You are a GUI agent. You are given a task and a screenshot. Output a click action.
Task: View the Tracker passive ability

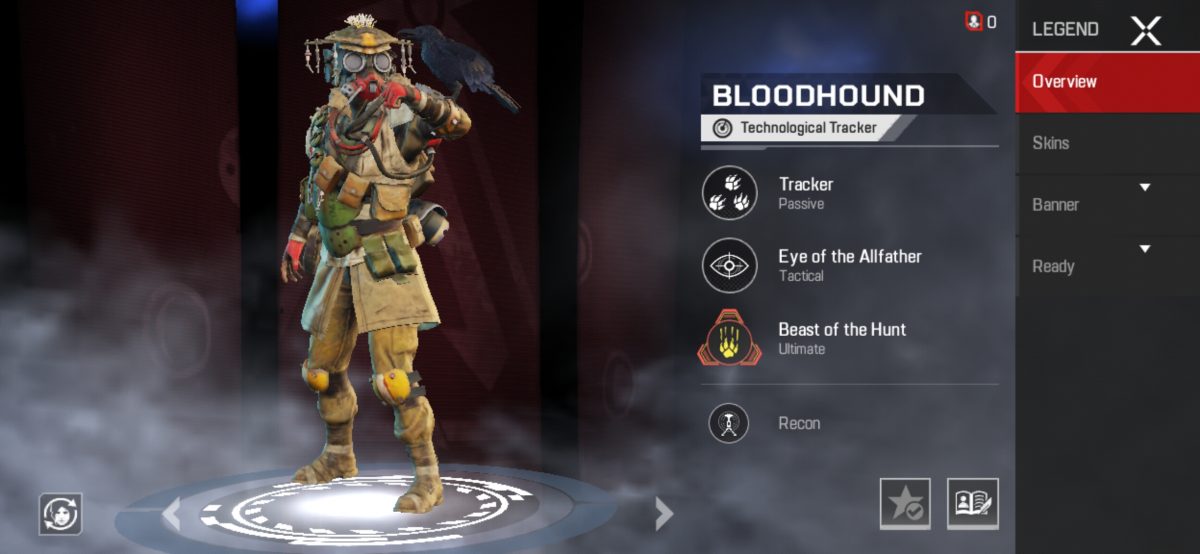pyautogui.click(x=730, y=192)
